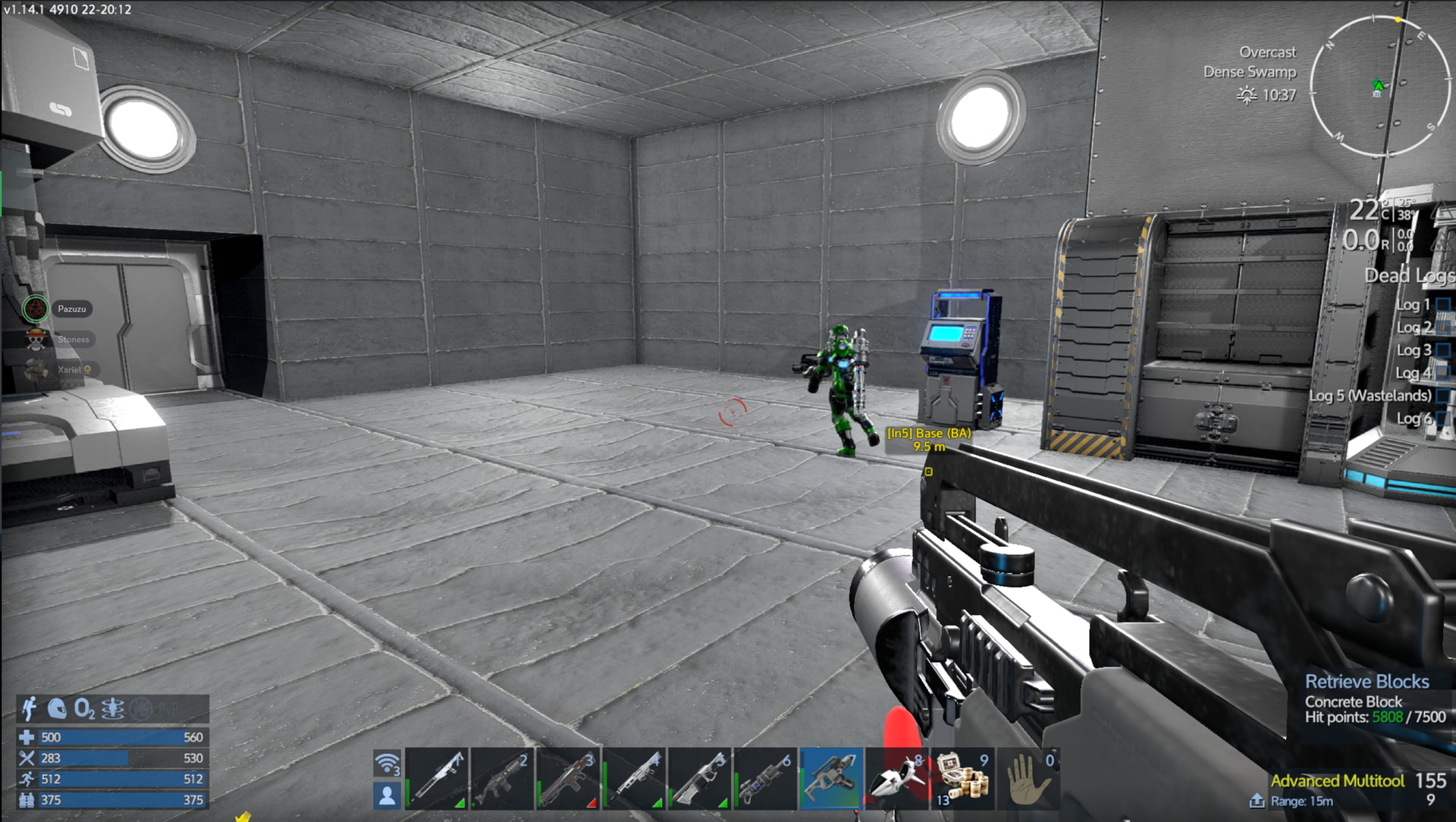
Task: Toggle the helmet status icon
Action: 57,709
